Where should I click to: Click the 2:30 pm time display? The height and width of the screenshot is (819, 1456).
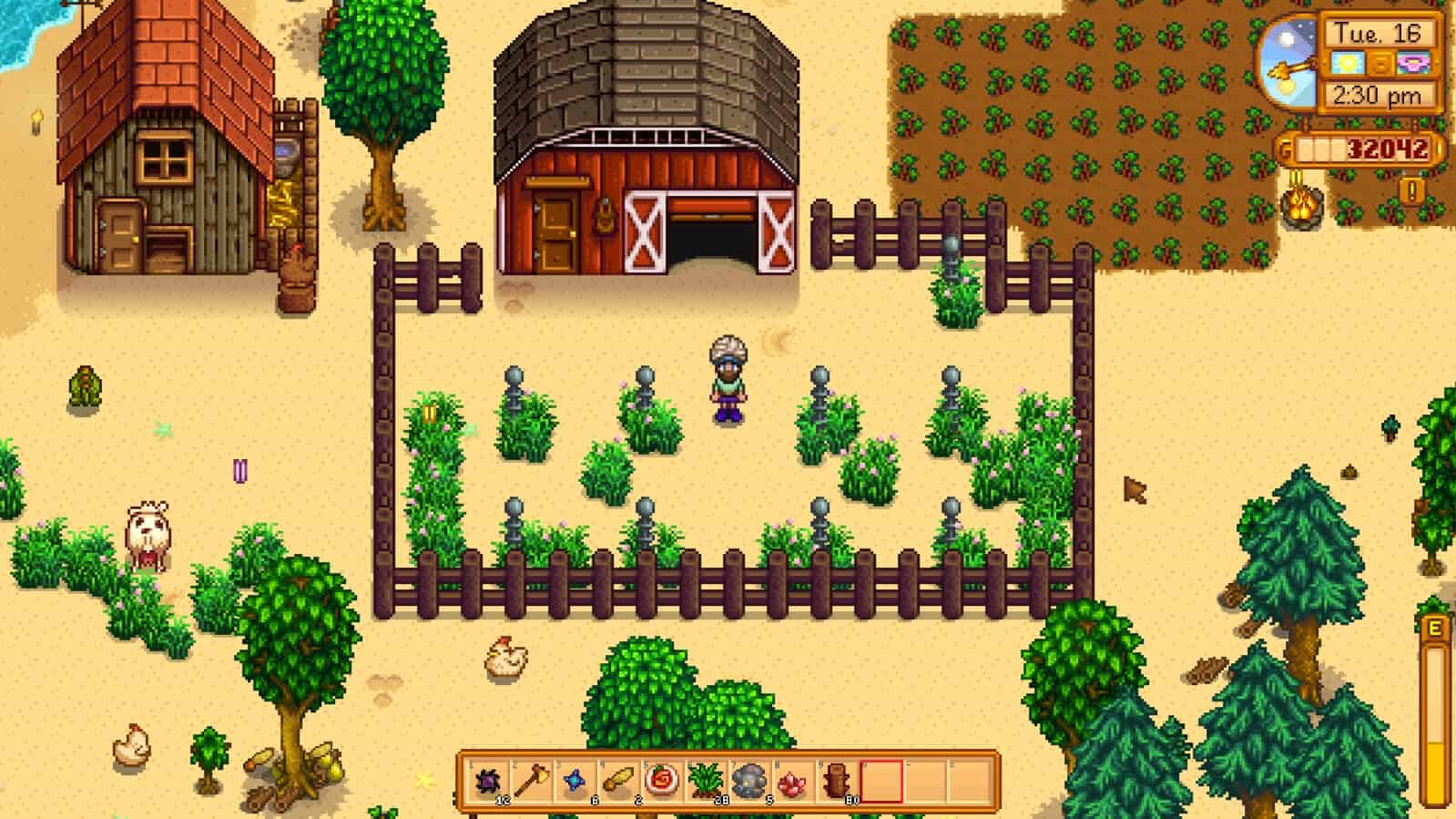tap(1377, 95)
